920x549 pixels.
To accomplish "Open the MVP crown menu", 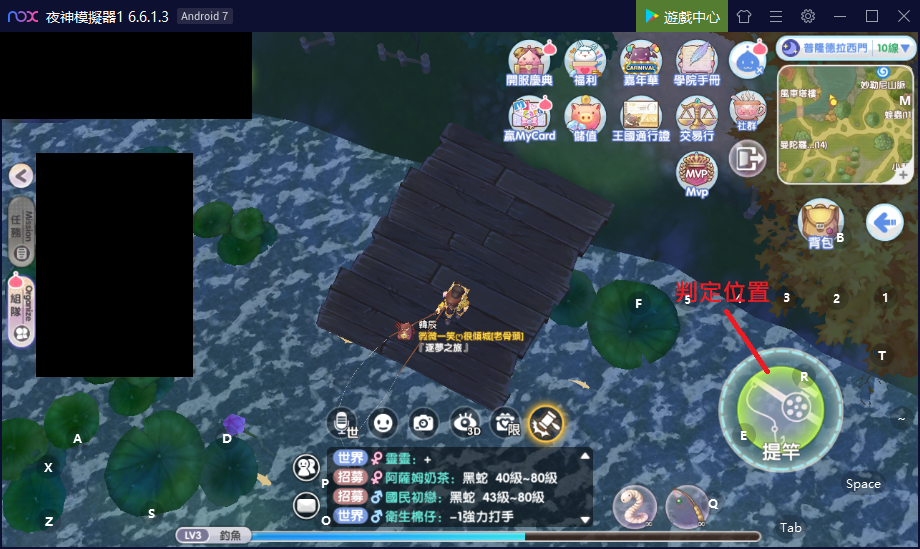I will coord(696,174).
